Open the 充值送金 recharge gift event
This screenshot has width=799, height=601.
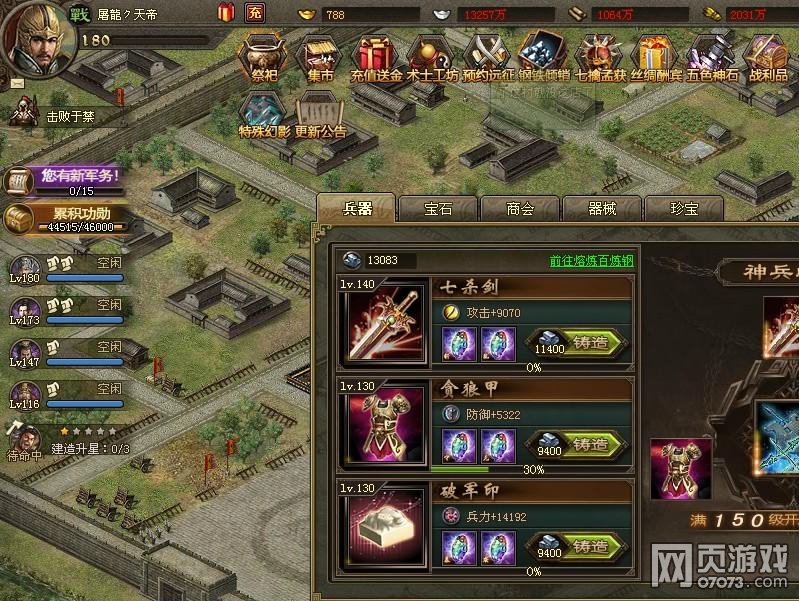point(376,58)
